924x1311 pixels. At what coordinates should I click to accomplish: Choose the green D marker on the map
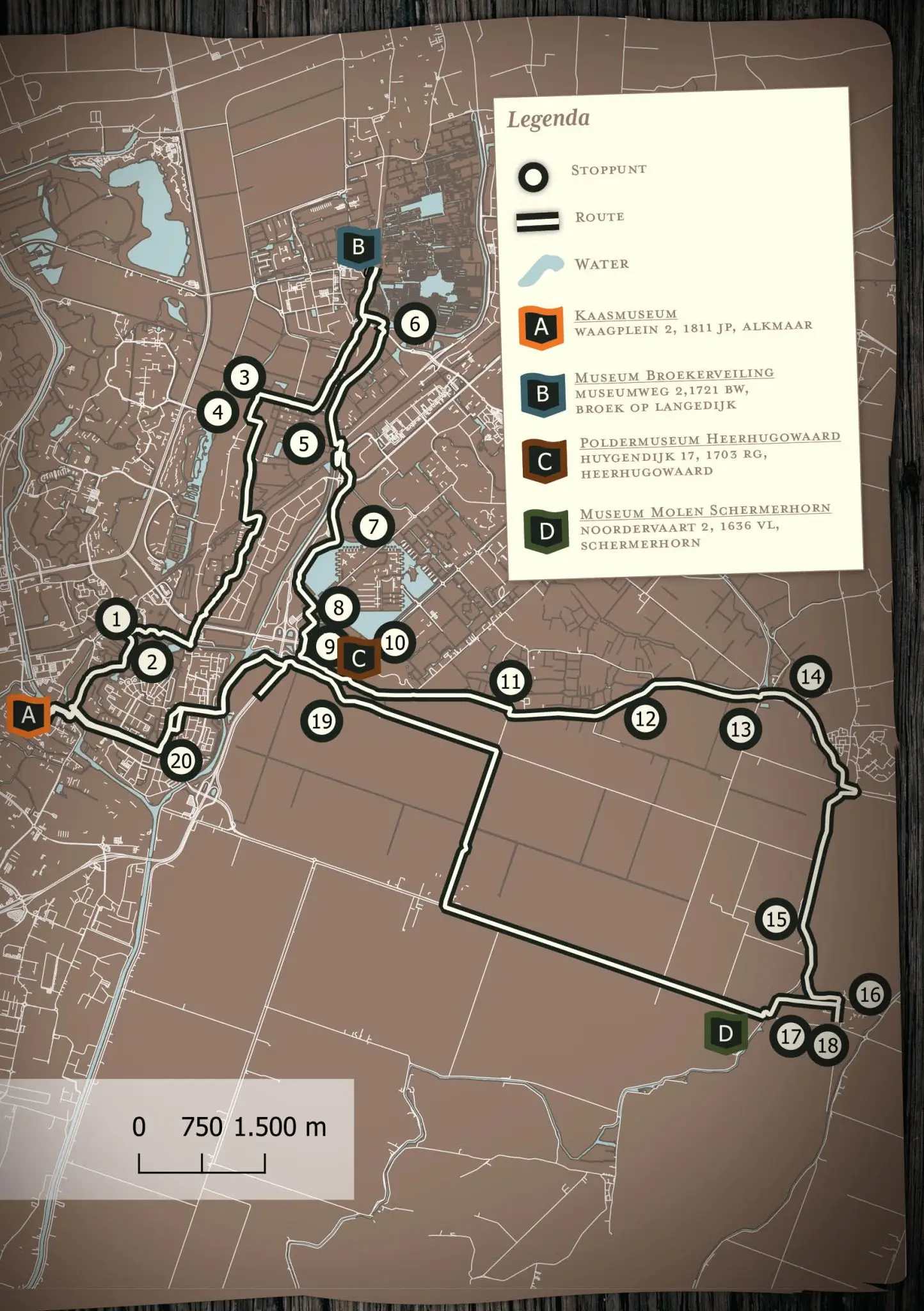[726, 1033]
